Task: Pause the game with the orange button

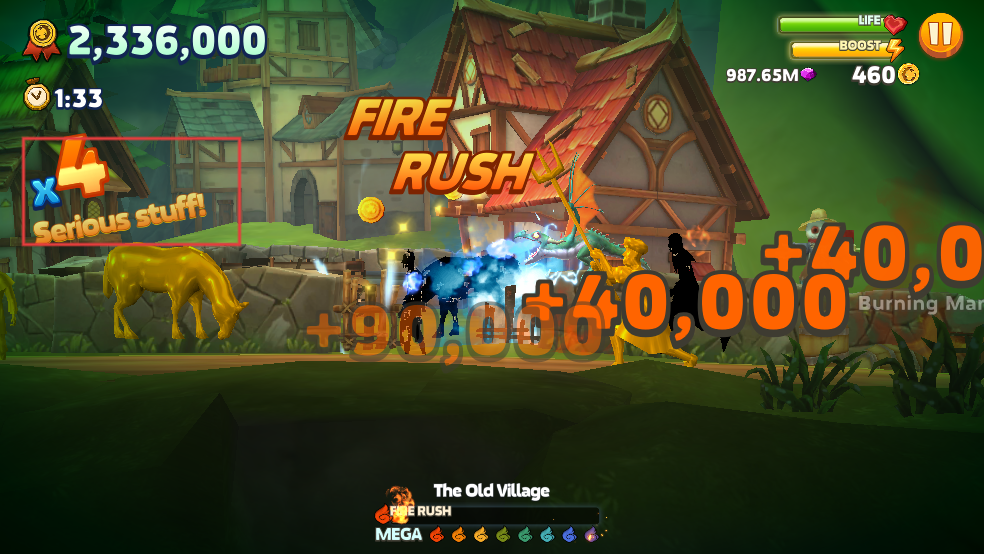Action: coord(940,35)
